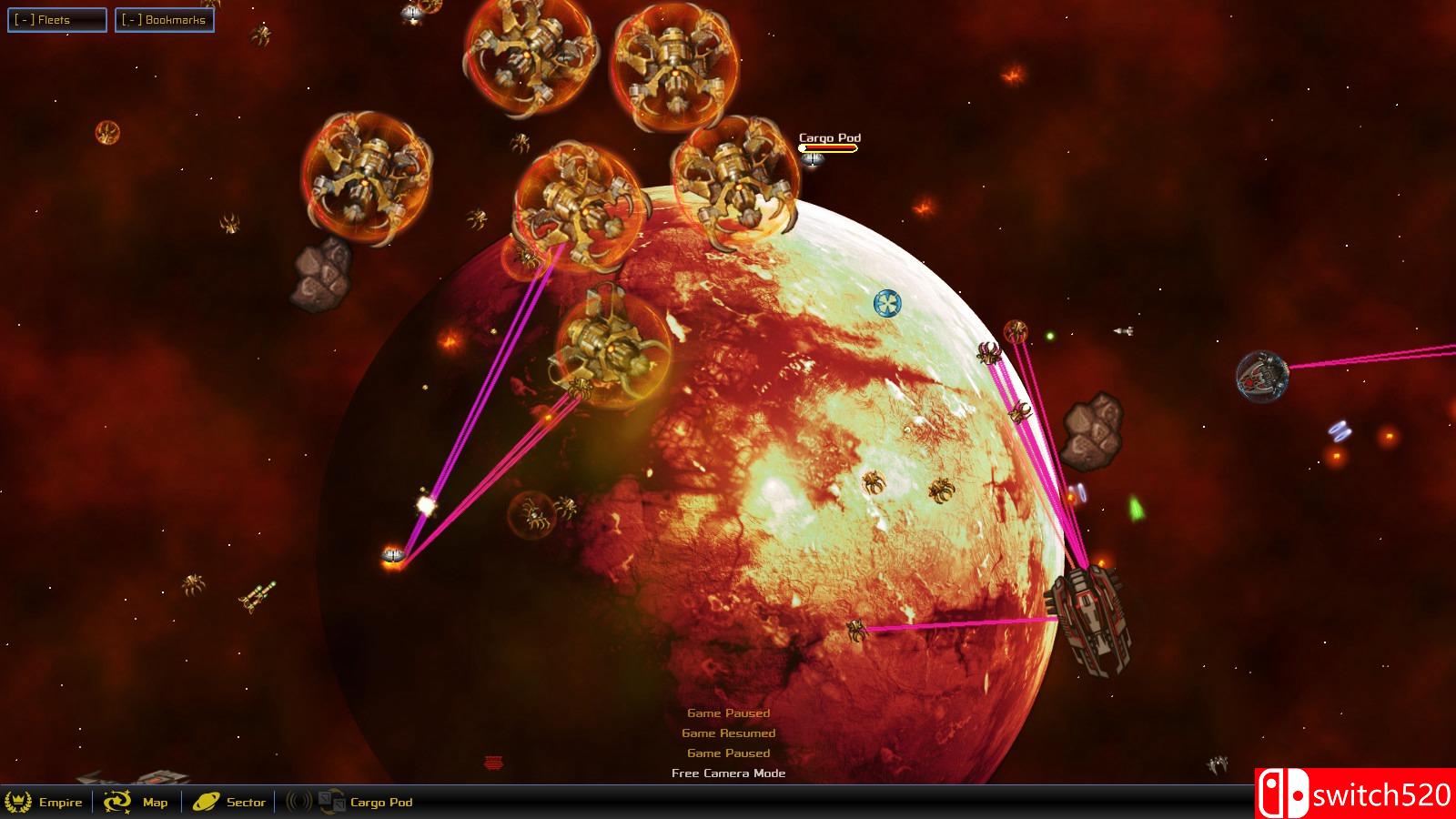This screenshot has height=819, width=1456.
Task: Select the round alien vessel at the far right
Action: (1265, 378)
